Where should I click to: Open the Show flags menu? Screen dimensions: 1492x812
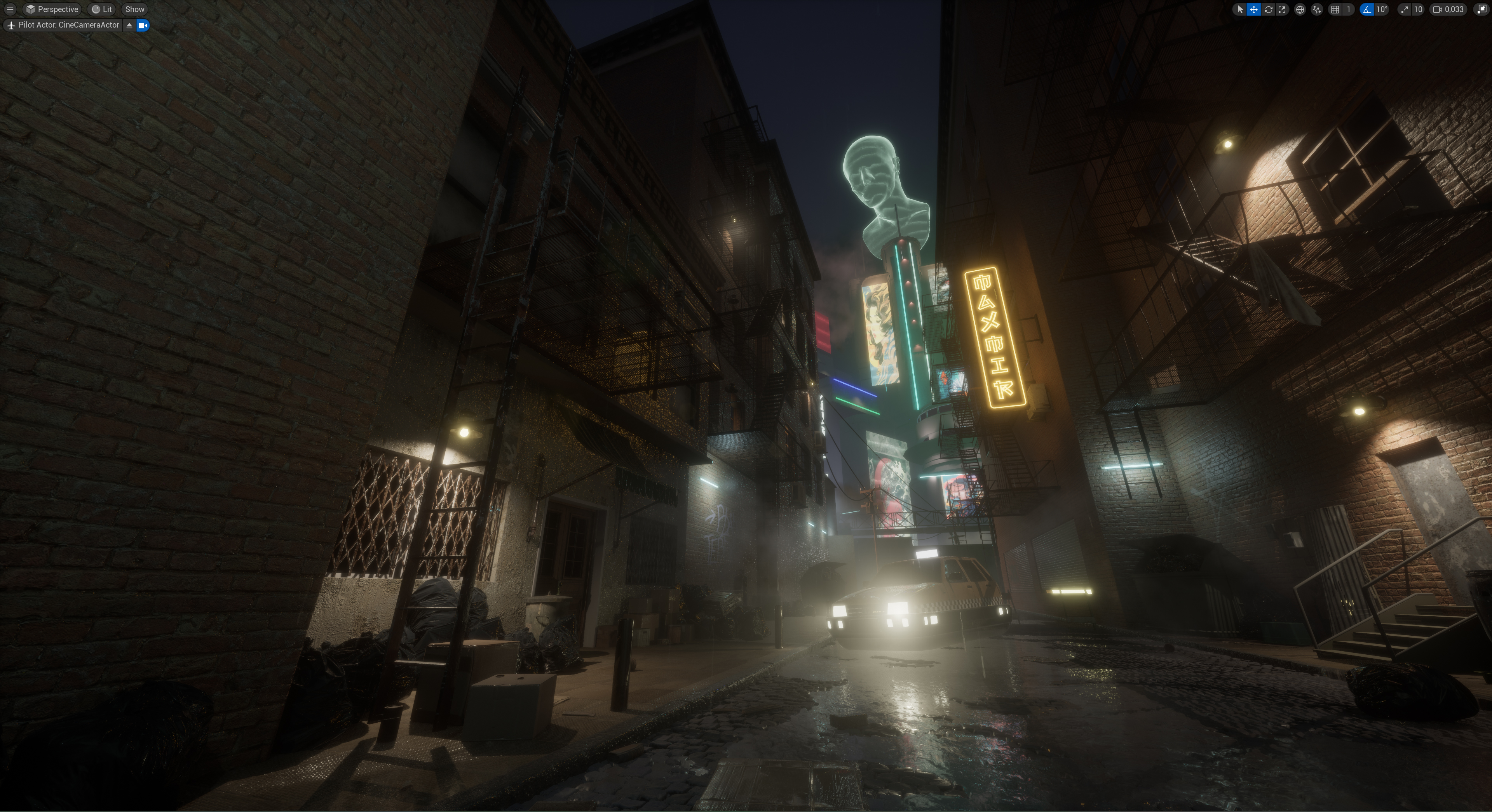135,9
